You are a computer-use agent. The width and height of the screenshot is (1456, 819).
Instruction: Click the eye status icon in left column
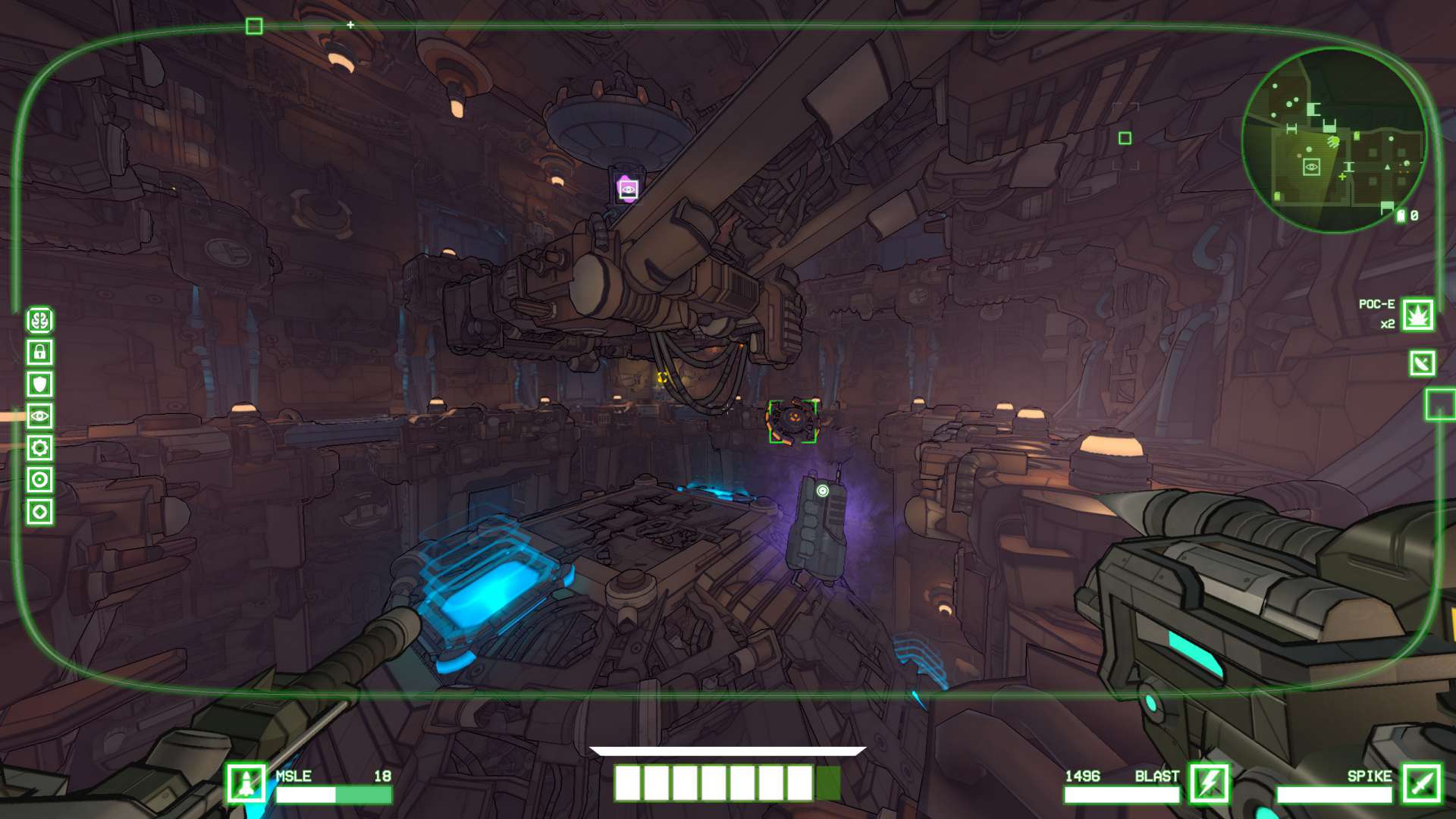click(40, 416)
